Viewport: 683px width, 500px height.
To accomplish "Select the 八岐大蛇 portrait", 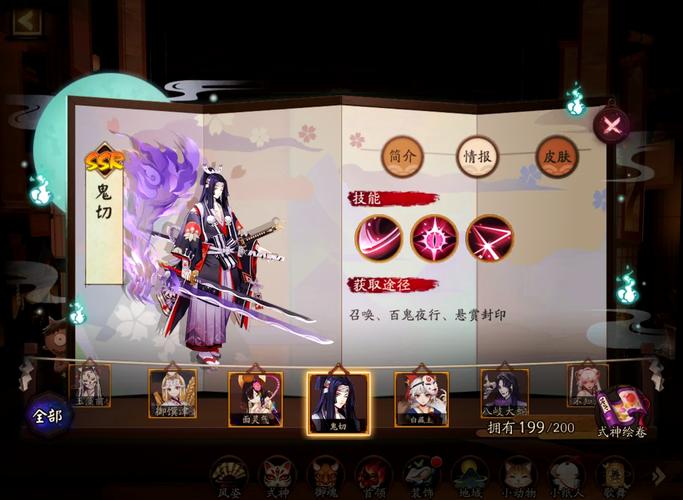I will pyautogui.click(x=504, y=391).
